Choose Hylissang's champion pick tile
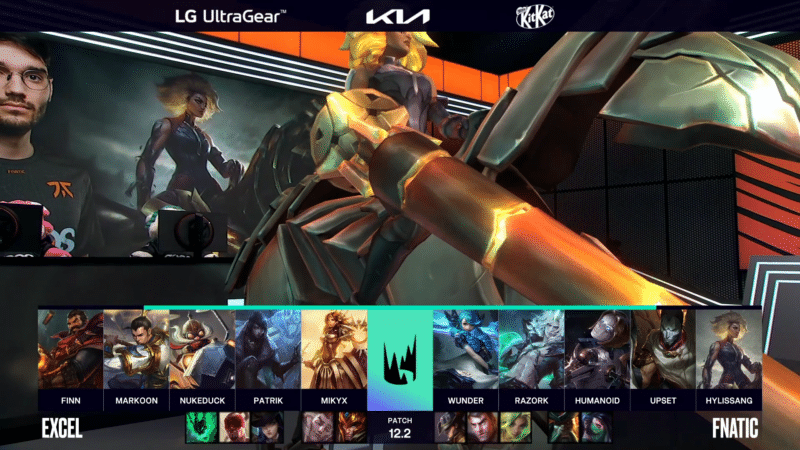 tap(729, 350)
